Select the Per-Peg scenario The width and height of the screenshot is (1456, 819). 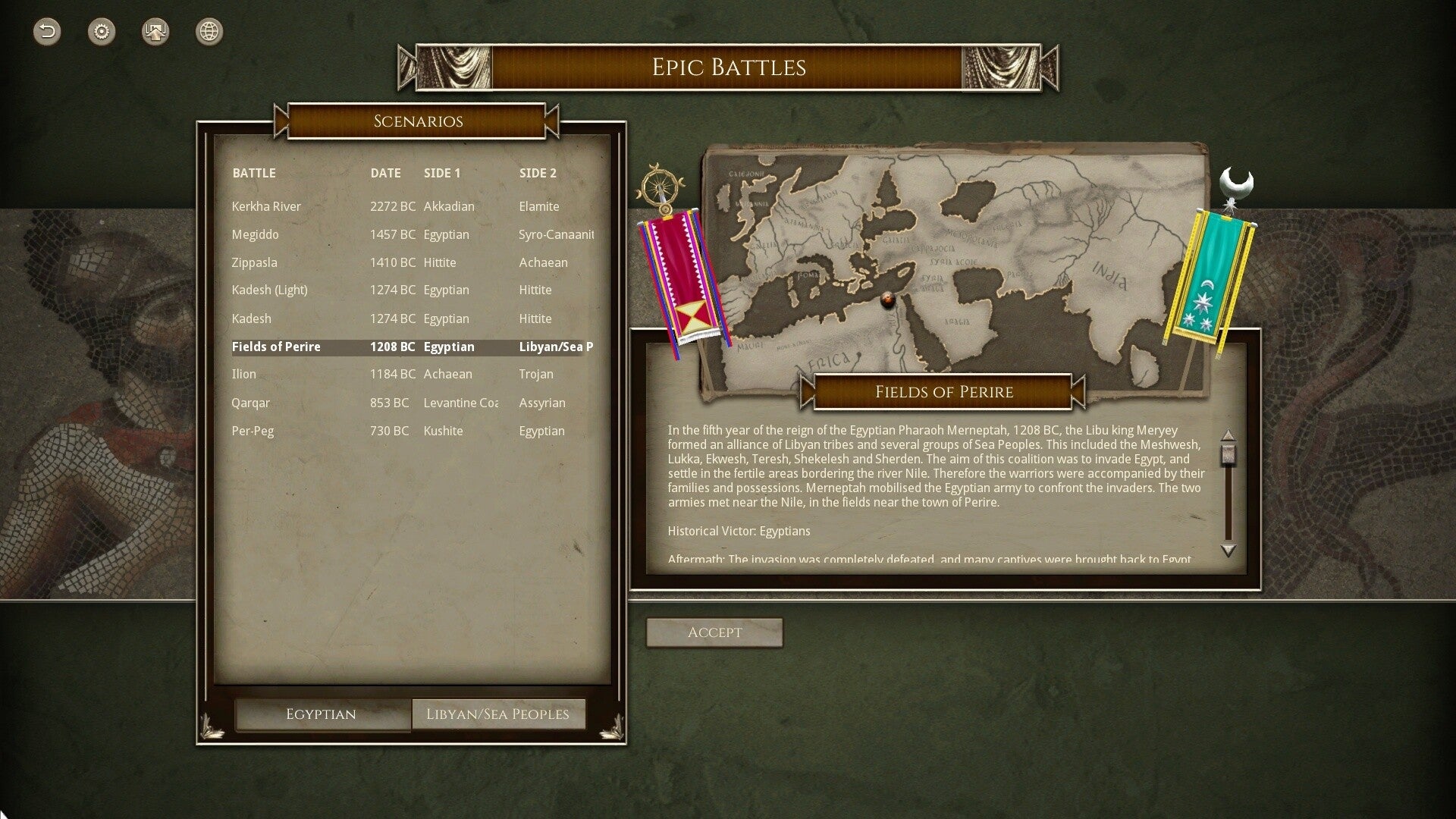tap(253, 431)
